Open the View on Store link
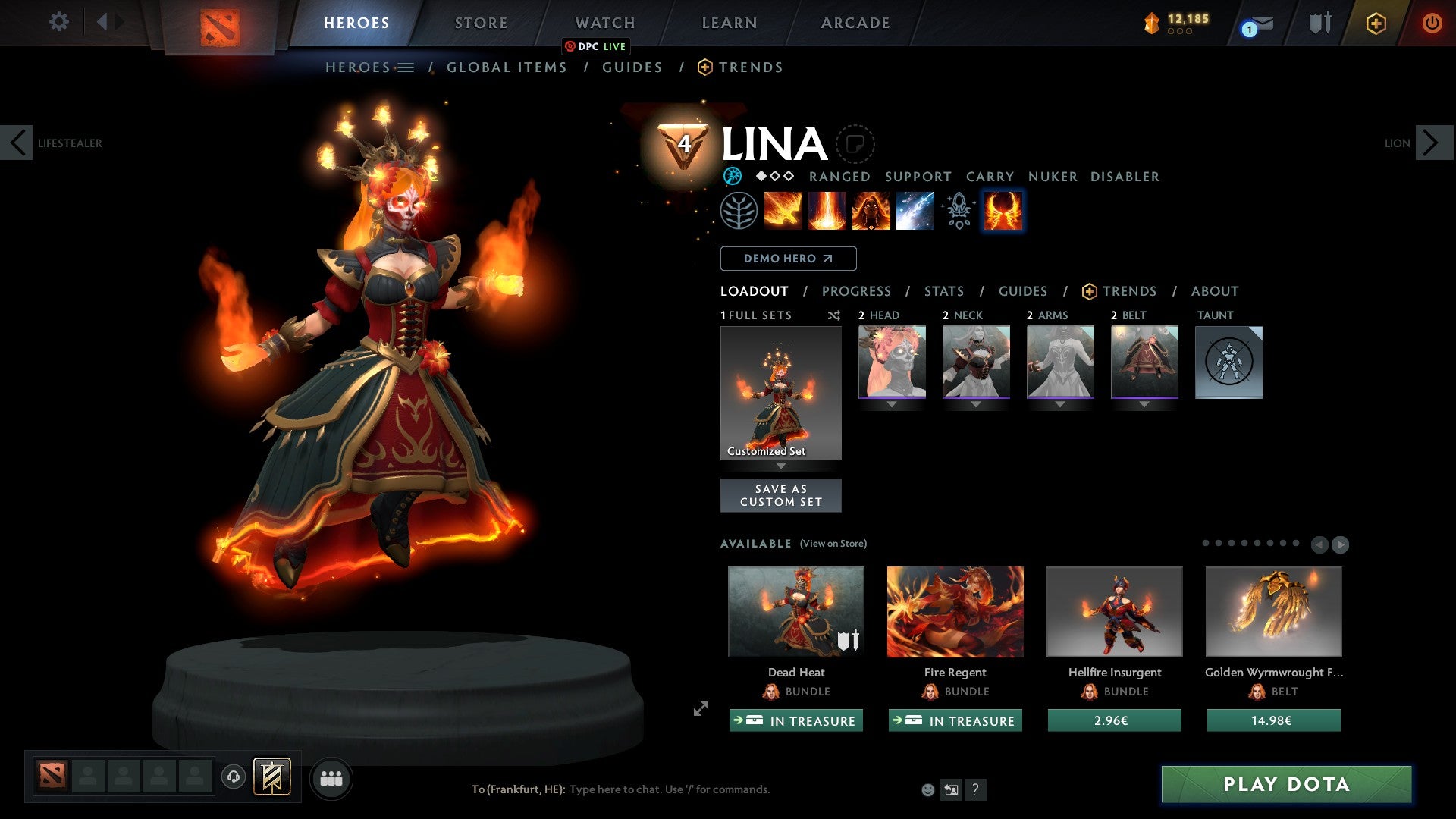Image resolution: width=1456 pixels, height=819 pixels. [x=832, y=544]
